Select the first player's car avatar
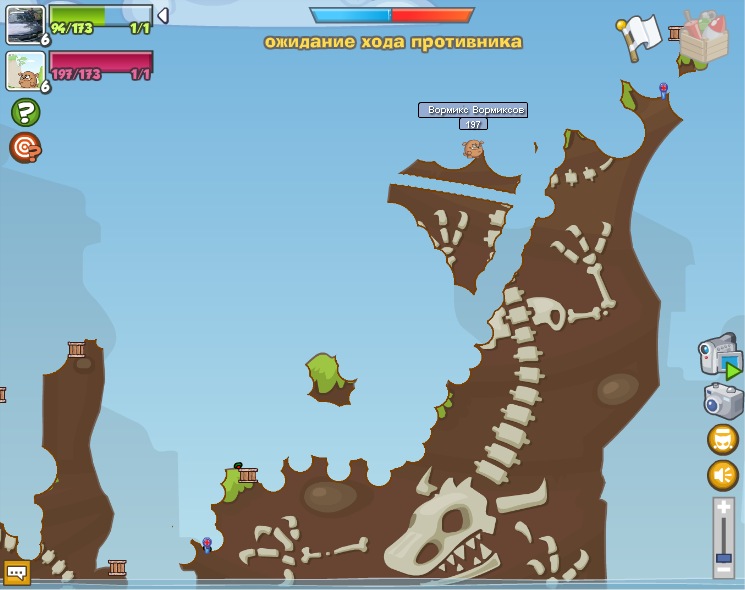 click(25, 24)
